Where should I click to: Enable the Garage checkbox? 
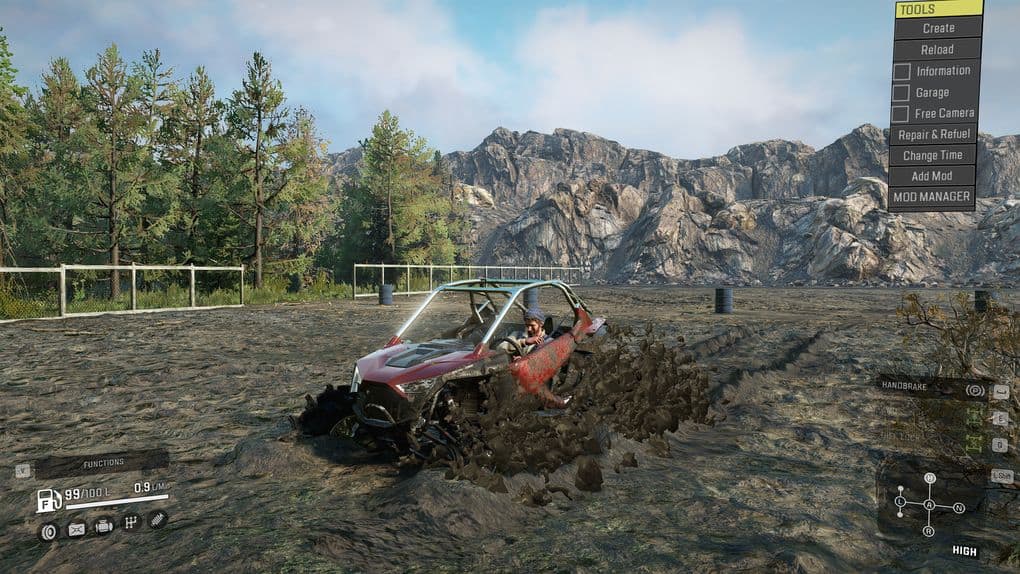point(901,93)
